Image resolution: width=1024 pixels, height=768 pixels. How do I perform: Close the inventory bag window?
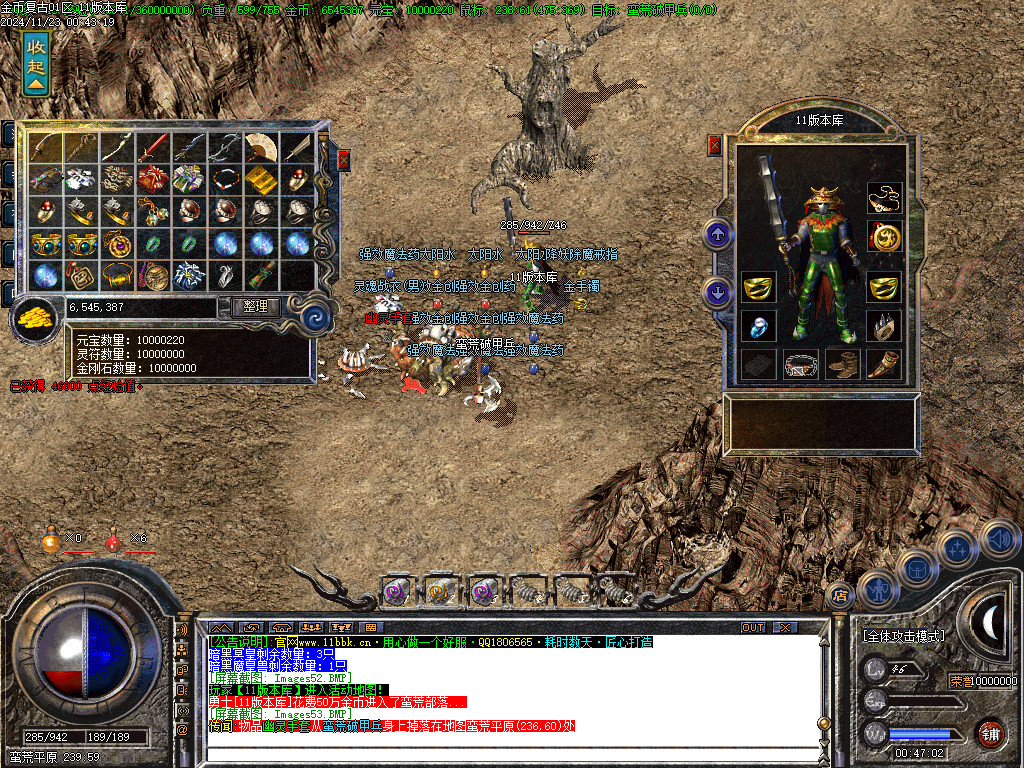pyautogui.click(x=344, y=159)
